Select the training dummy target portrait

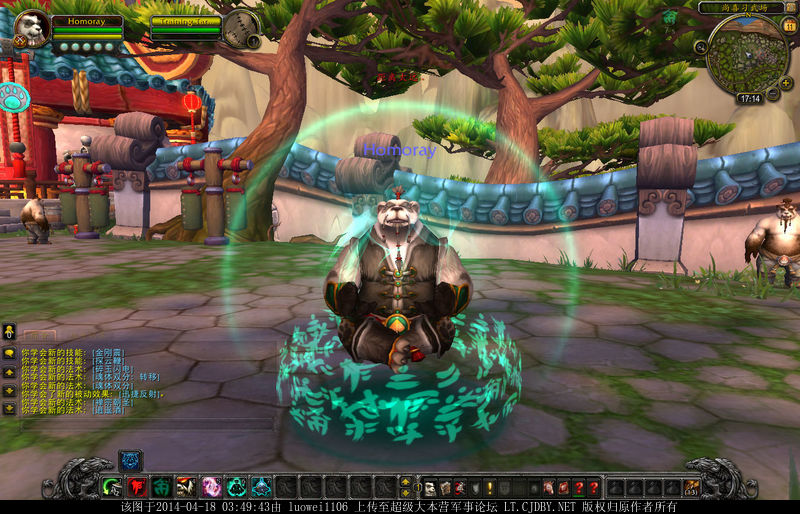pos(240,27)
